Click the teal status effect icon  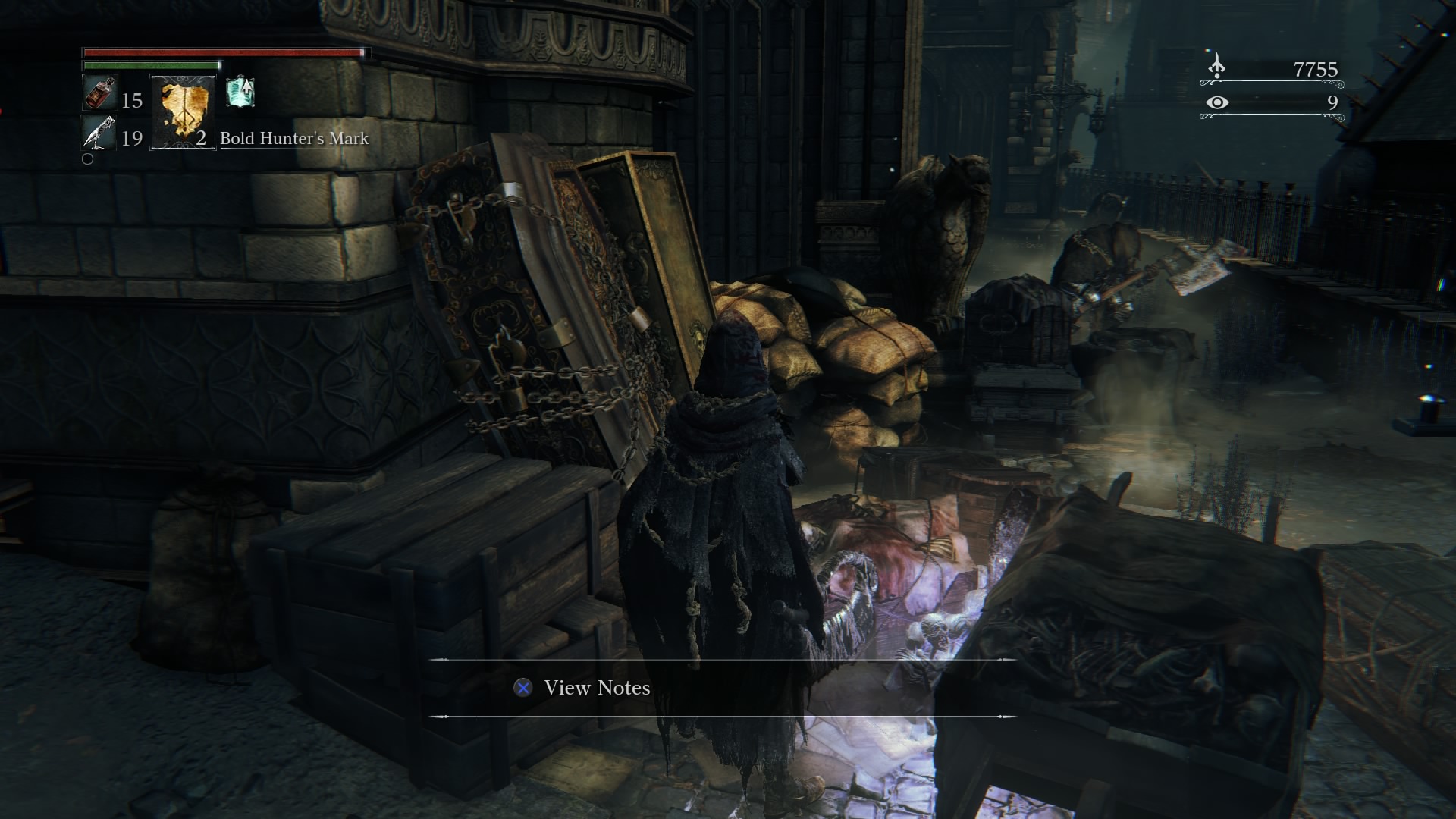(x=240, y=92)
